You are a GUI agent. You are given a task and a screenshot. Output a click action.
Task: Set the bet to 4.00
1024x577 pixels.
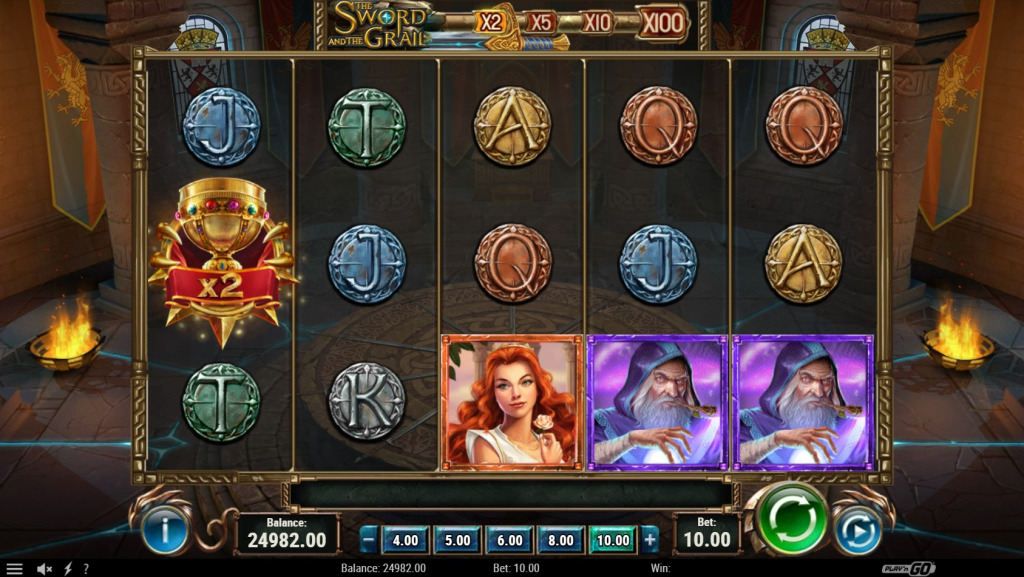[405, 540]
